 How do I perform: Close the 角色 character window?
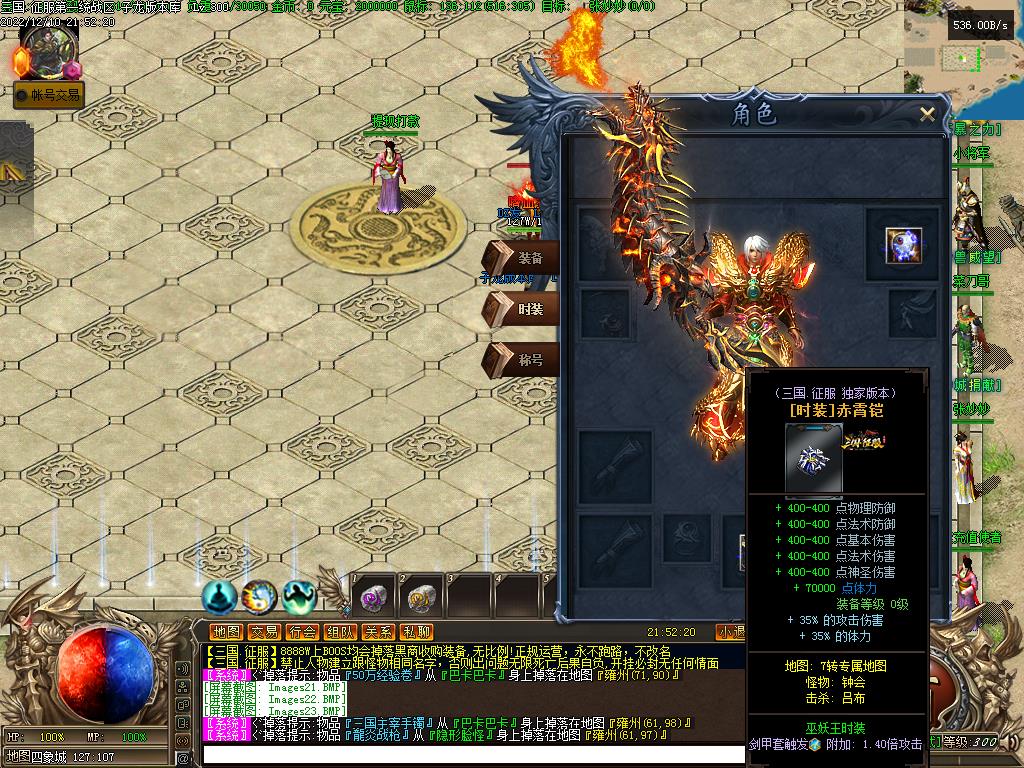927,115
